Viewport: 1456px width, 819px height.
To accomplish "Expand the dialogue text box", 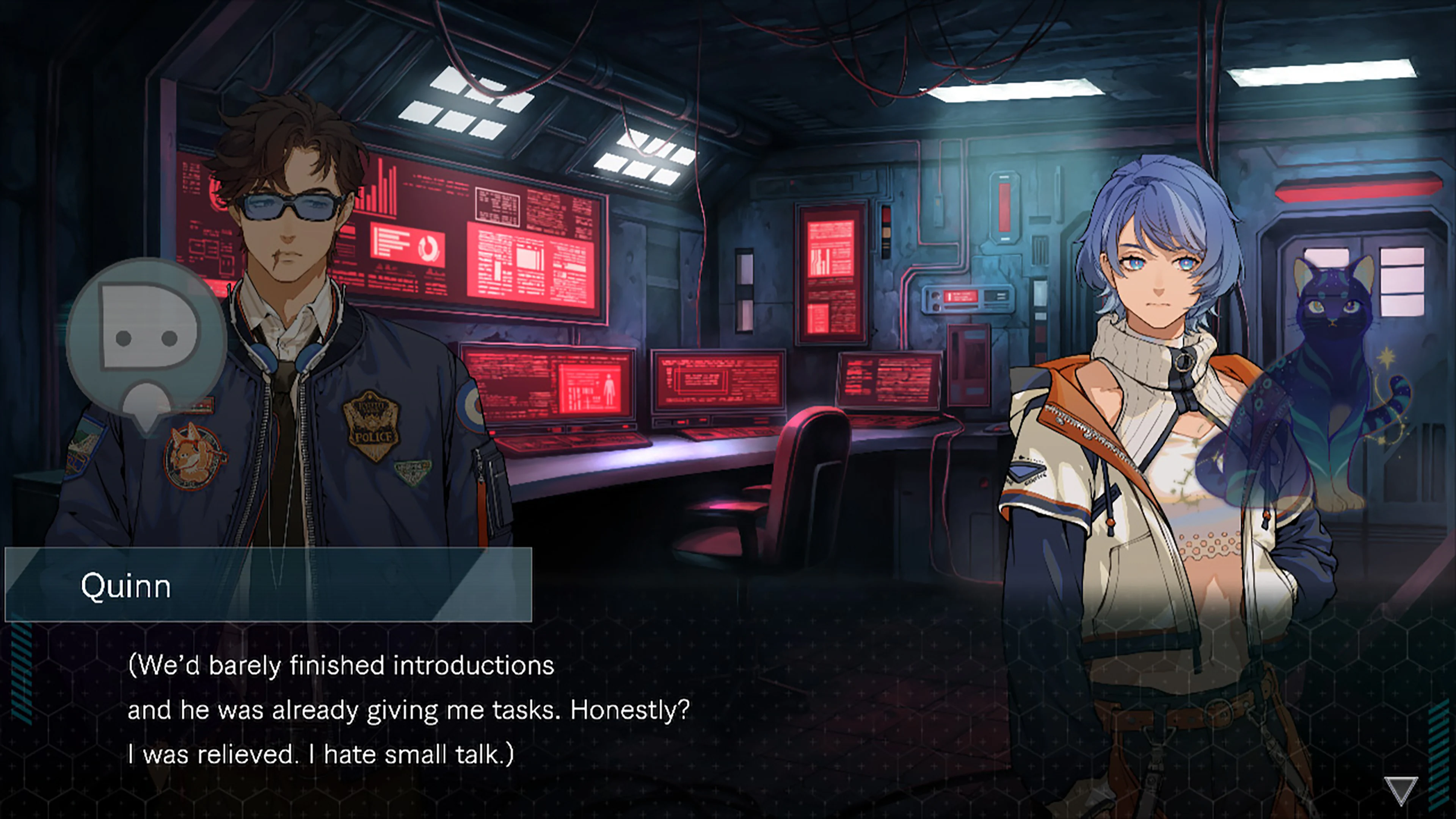I will 395,706.
